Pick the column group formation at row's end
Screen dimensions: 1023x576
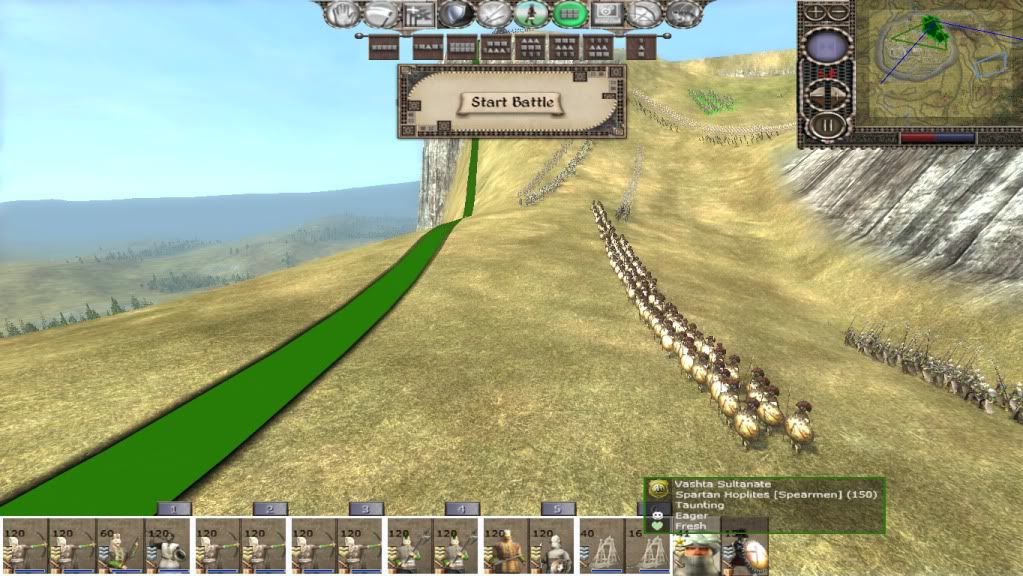[x=640, y=47]
